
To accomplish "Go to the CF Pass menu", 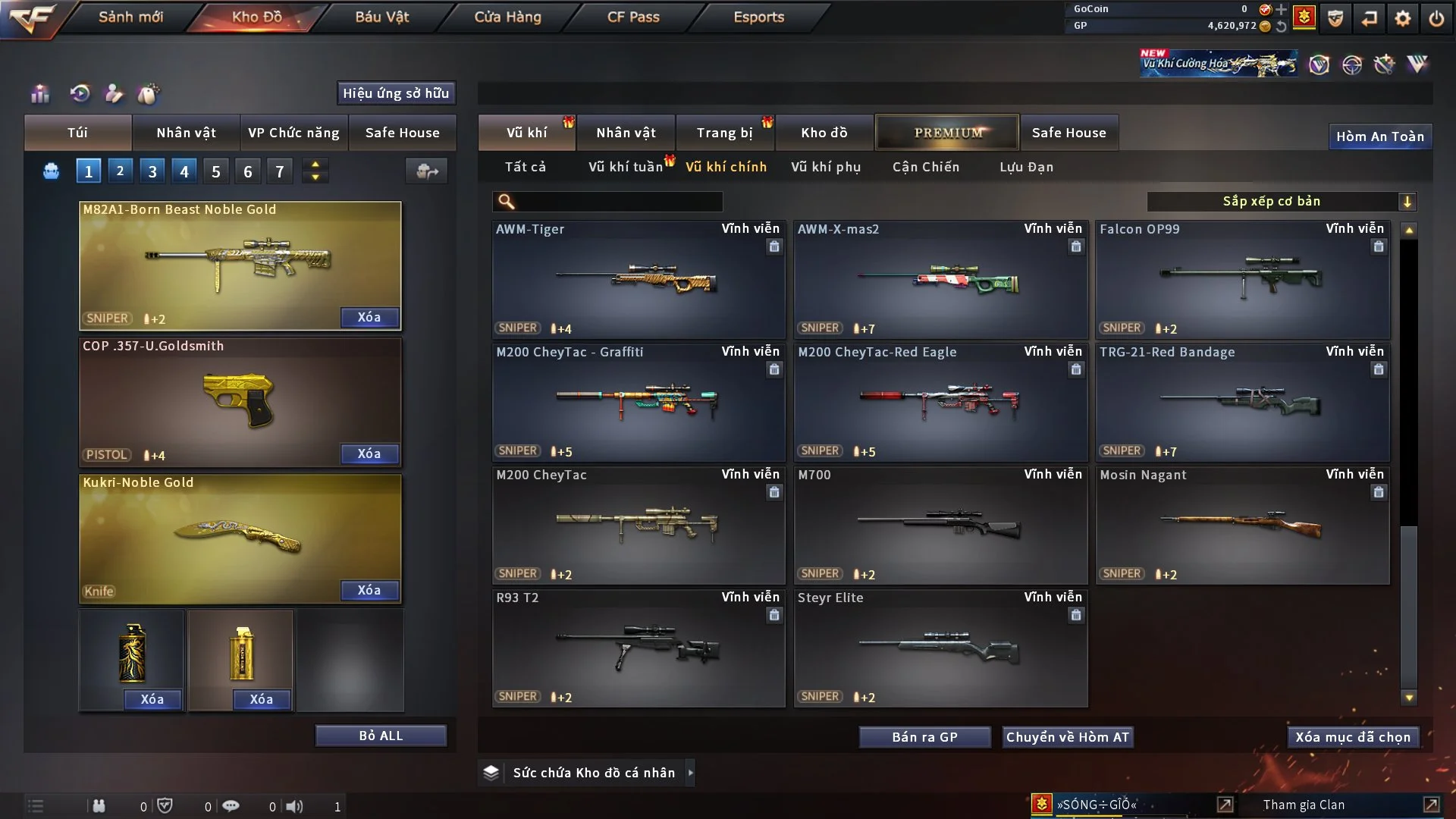I will pyautogui.click(x=633, y=17).
